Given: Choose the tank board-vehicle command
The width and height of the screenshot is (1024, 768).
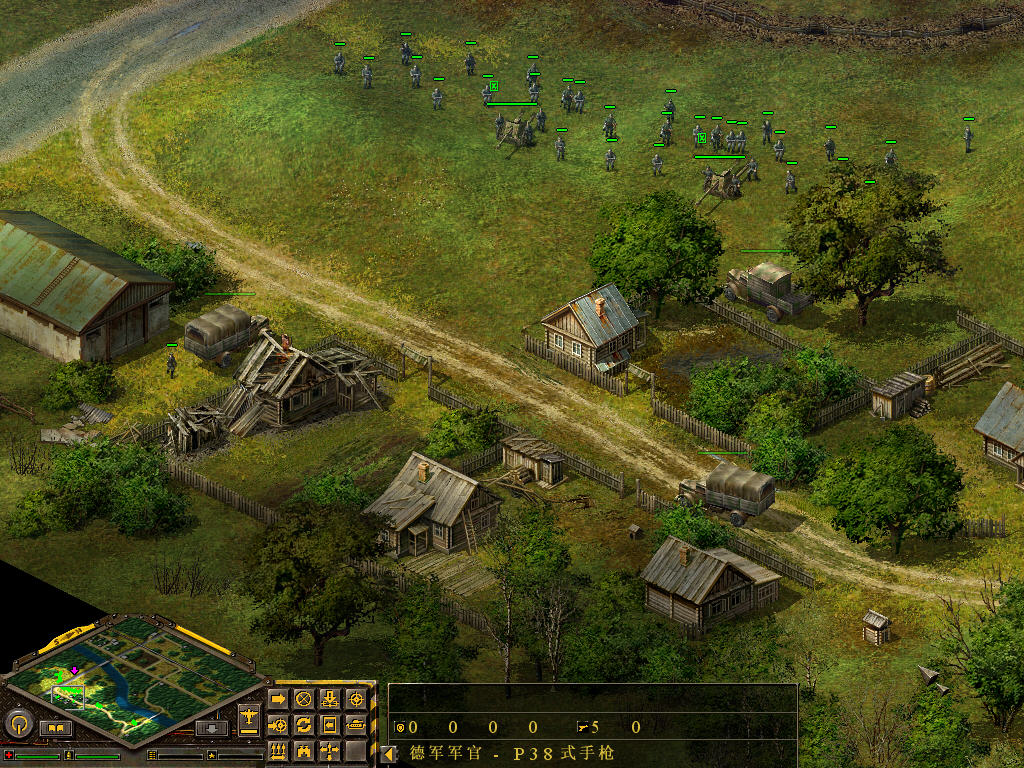Looking at the screenshot, I should (x=355, y=724).
